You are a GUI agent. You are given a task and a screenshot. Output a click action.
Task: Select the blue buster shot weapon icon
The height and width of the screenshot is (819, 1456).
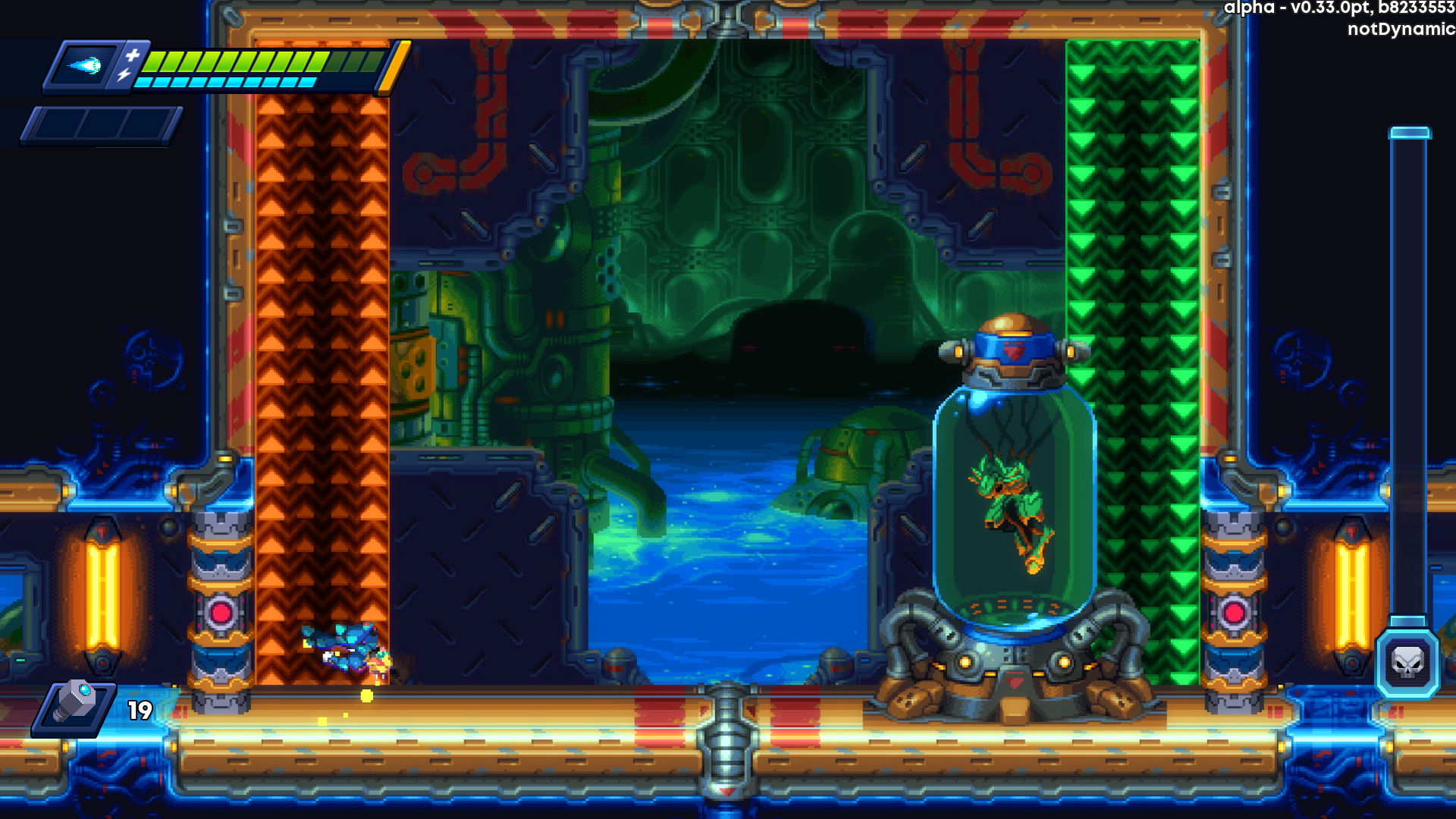coord(85,66)
